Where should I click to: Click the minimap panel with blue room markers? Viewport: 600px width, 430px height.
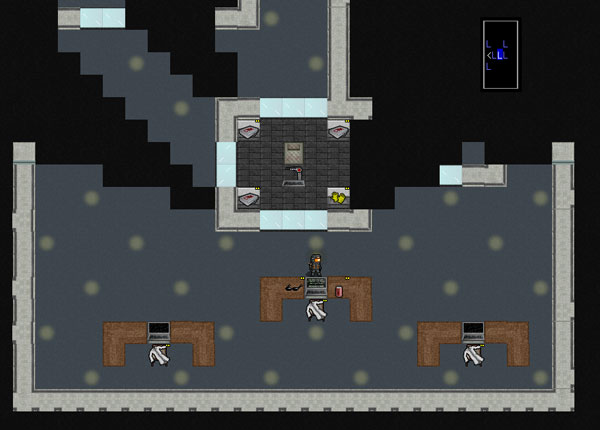[500, 55]
